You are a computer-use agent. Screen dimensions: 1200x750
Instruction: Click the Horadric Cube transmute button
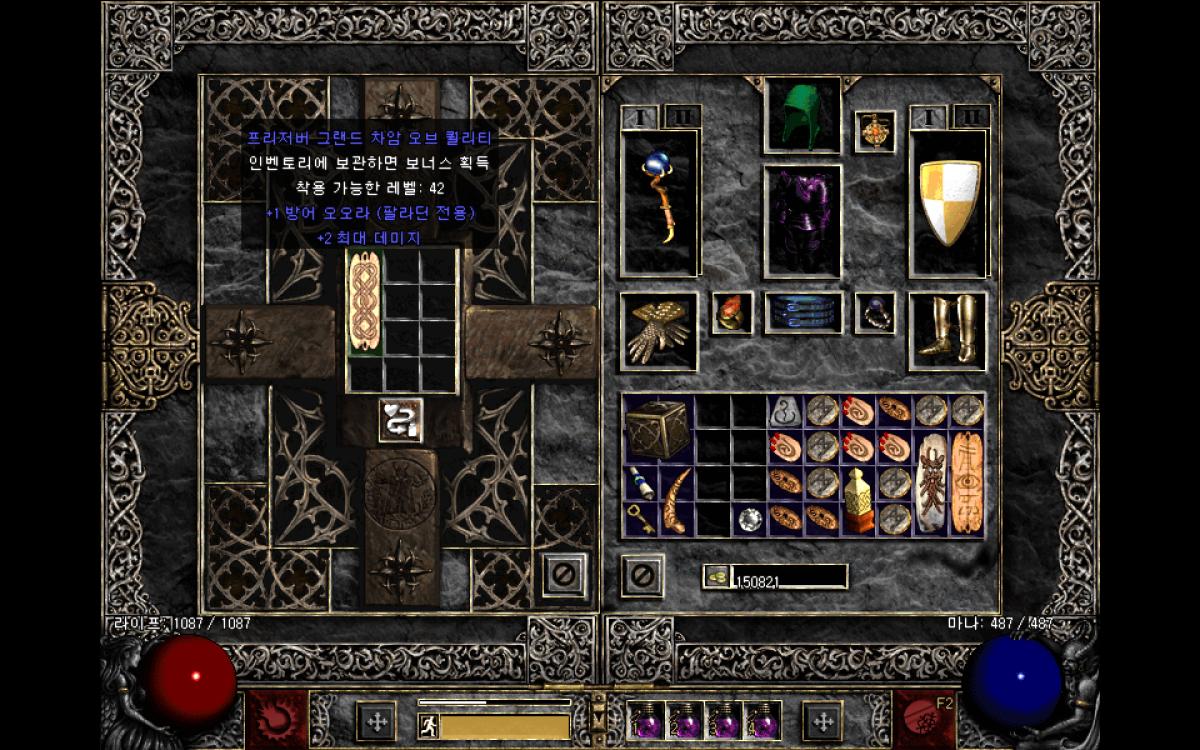click(400, 419)
